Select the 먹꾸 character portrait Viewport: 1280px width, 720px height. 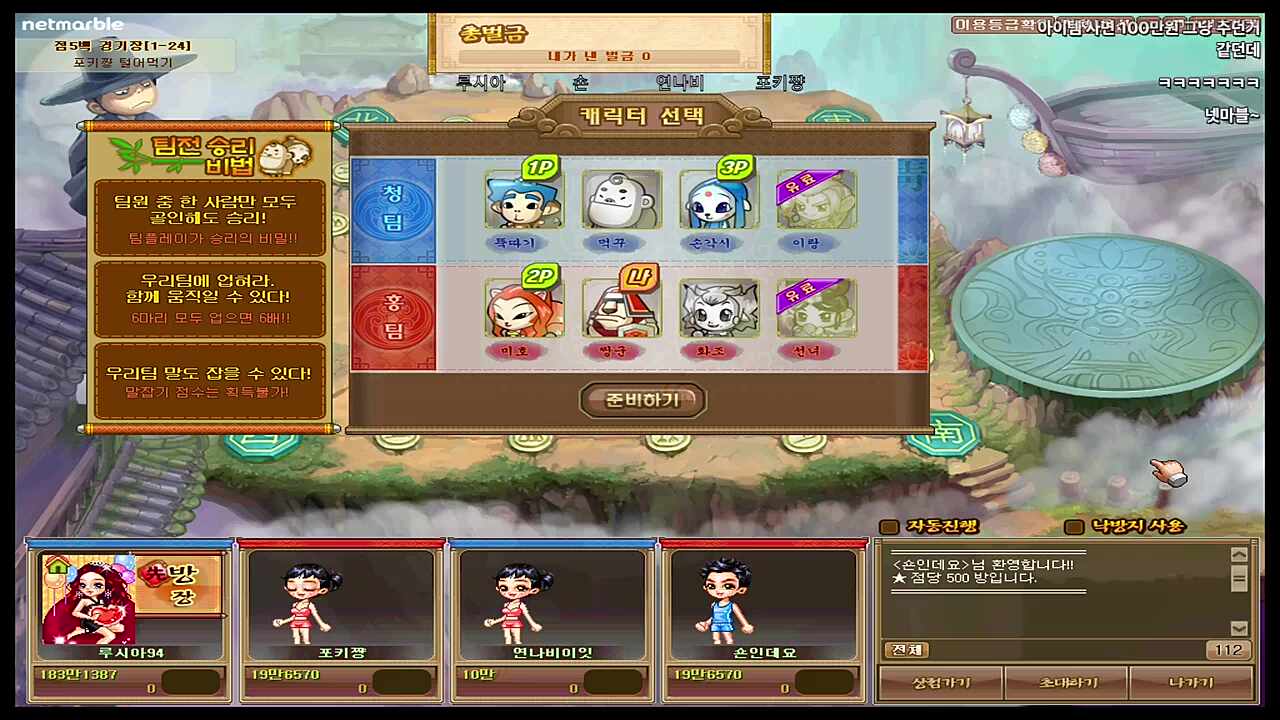(x=620, y=200)
